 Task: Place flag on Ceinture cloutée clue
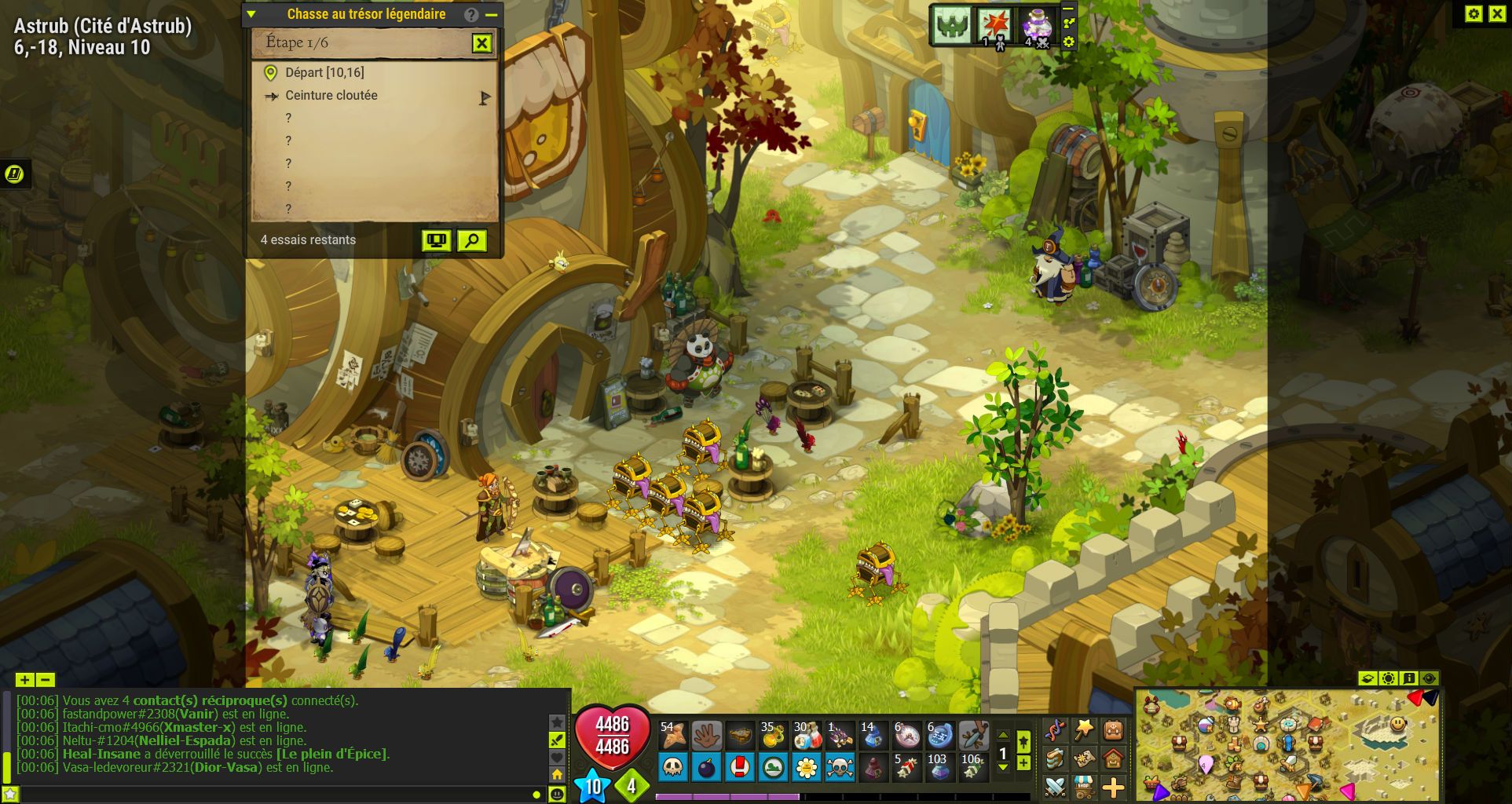pyautogui.click(x=485, y=97)
